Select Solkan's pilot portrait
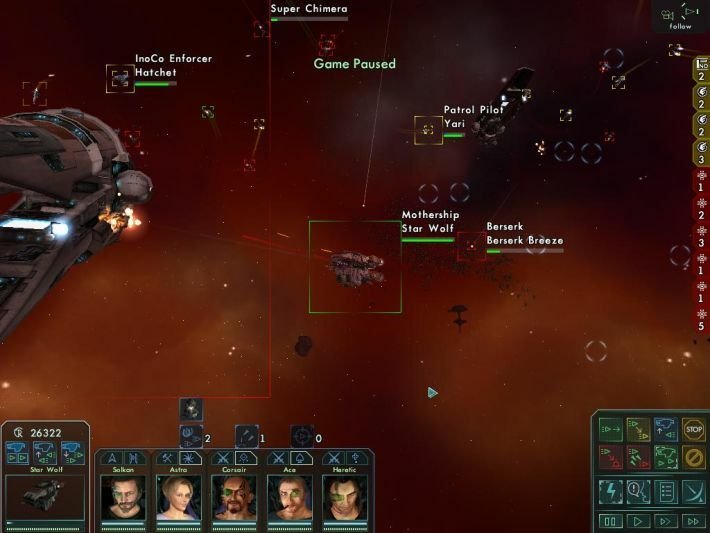The width and height of the screenshot is (710, 533). 123,497
